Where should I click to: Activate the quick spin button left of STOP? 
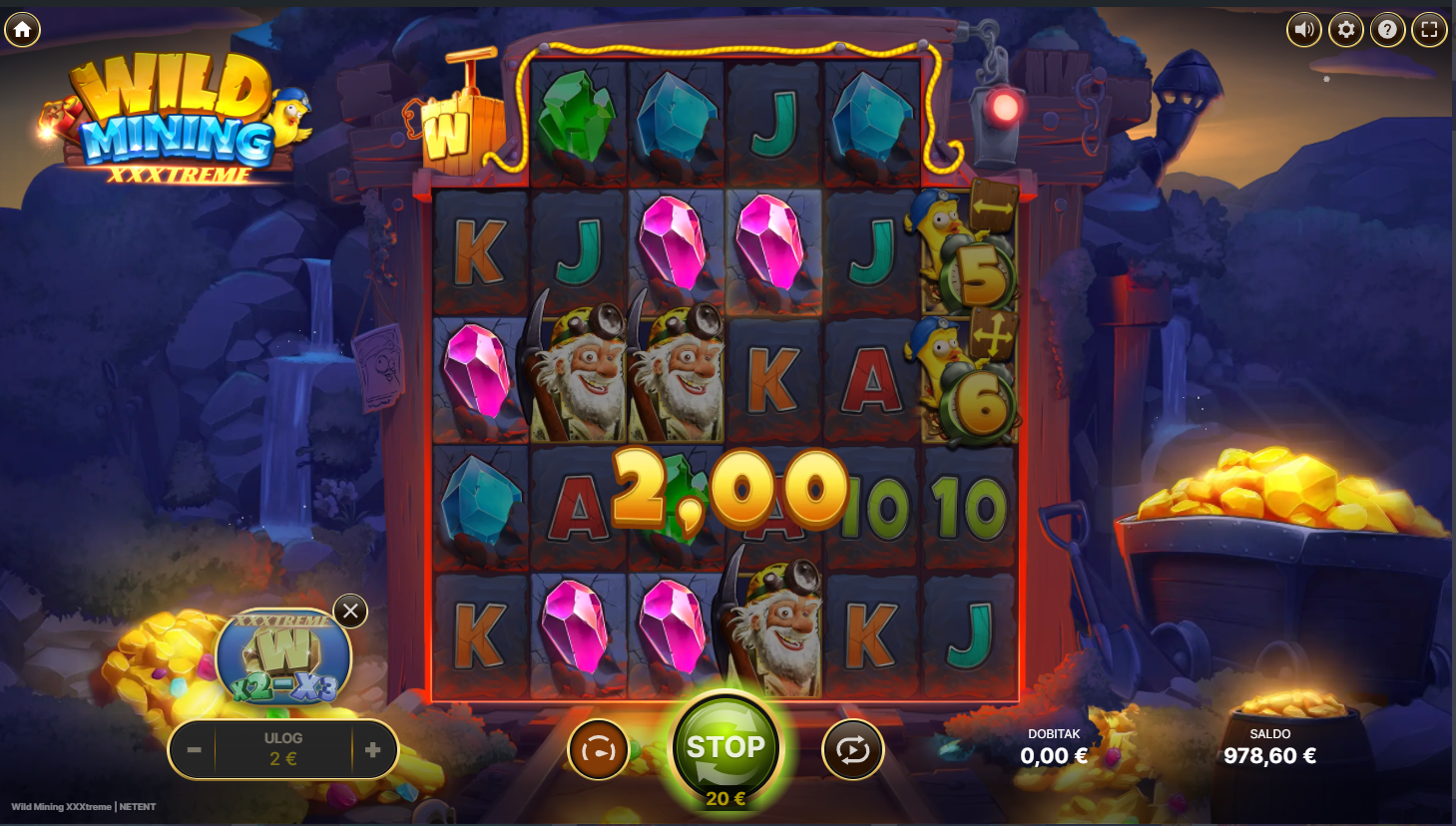(598, 750)
